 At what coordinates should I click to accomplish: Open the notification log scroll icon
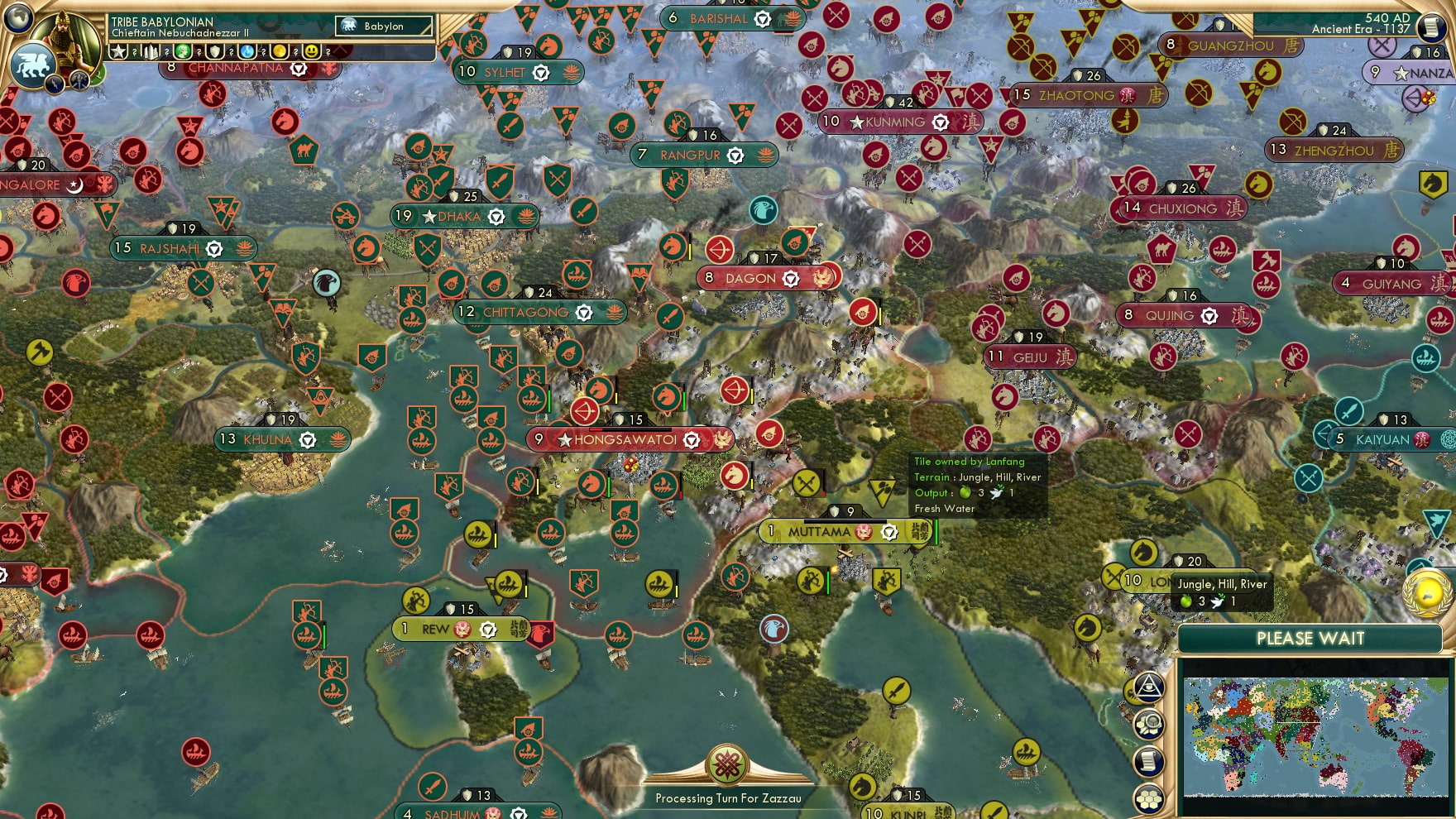[1148, 760]
